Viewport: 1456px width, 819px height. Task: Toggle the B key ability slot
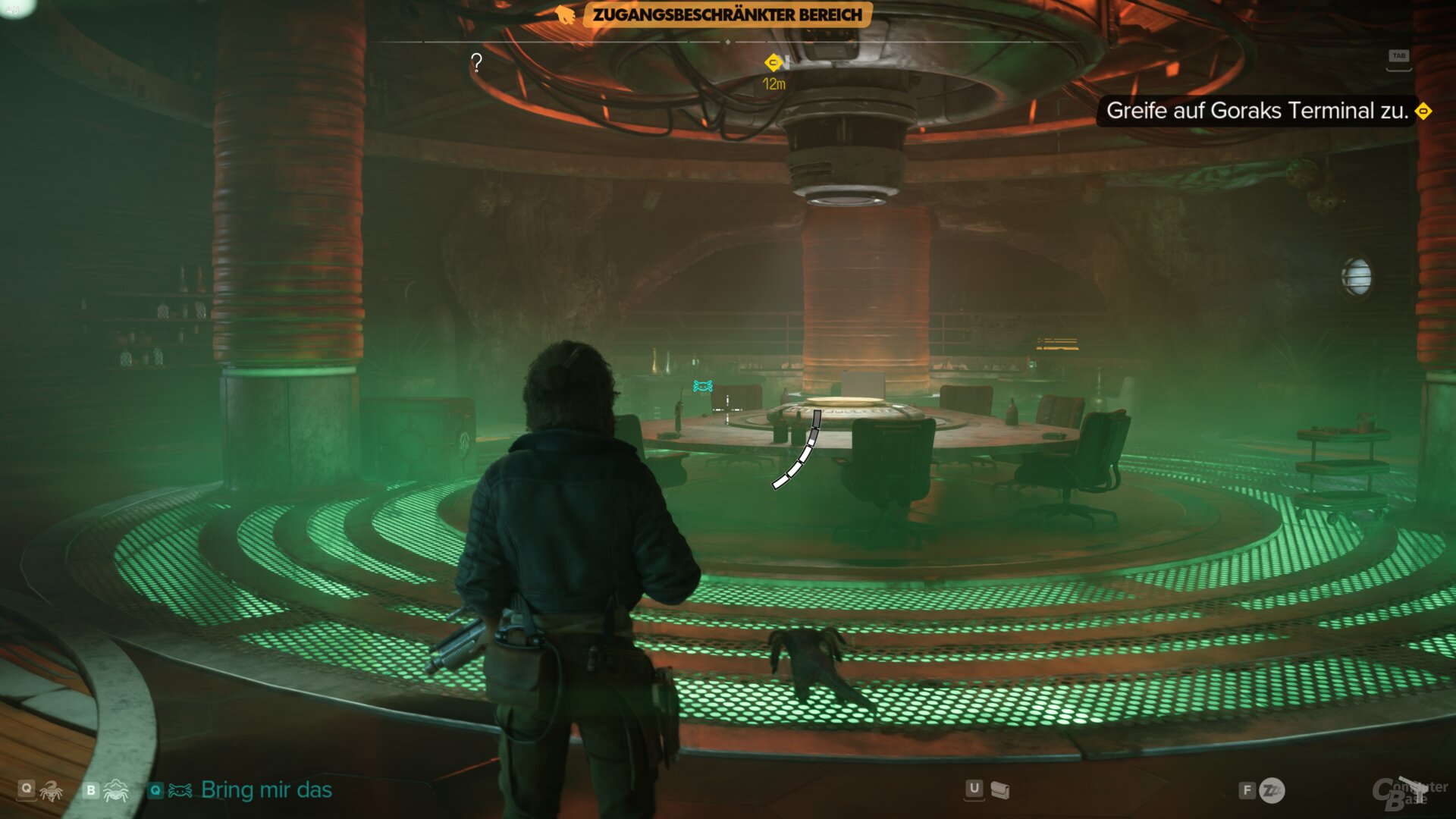(89, 790)
